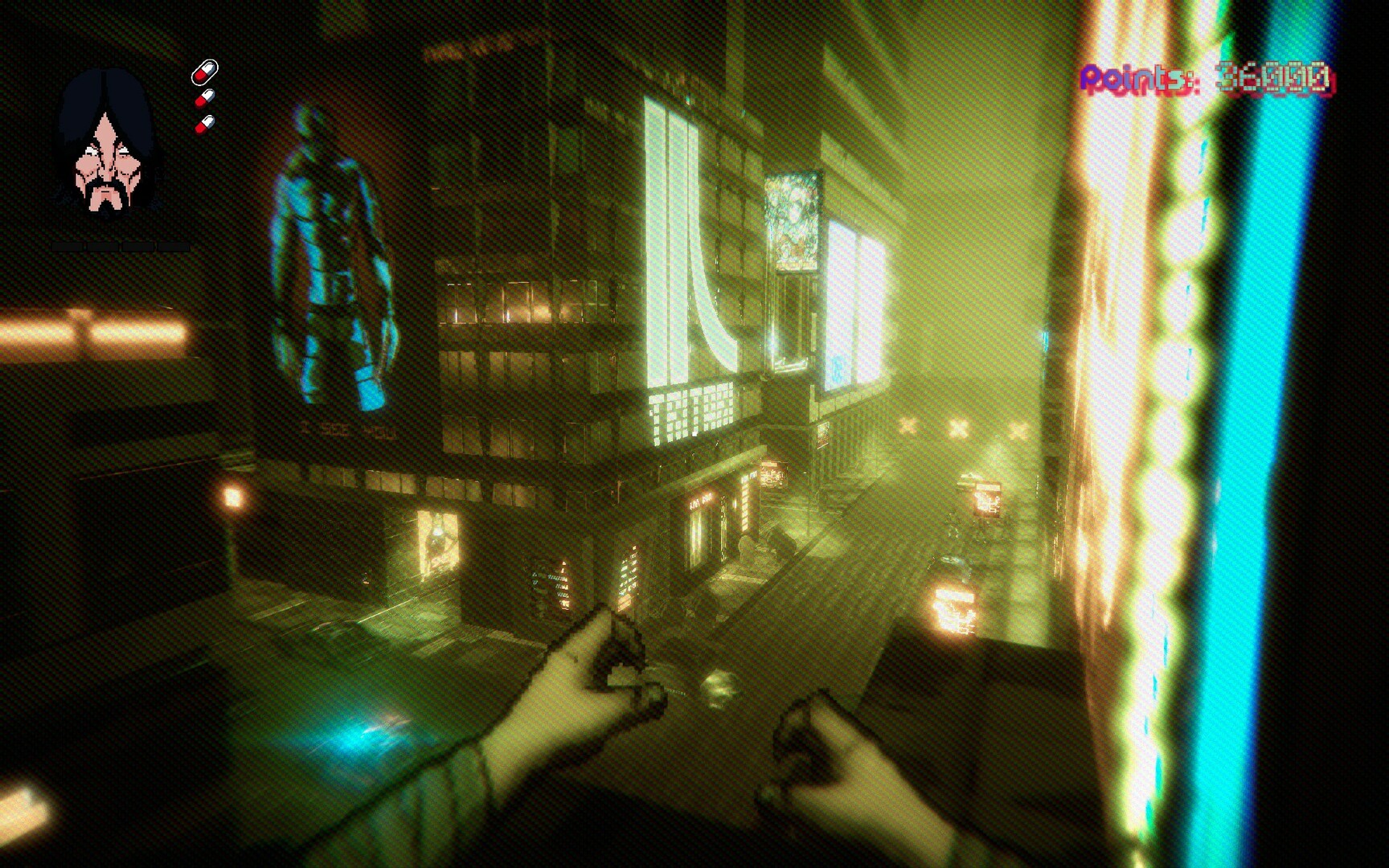The image size is (1389, 868).
Task: Toggle the first pill in the stack
Action: [204, 72]
